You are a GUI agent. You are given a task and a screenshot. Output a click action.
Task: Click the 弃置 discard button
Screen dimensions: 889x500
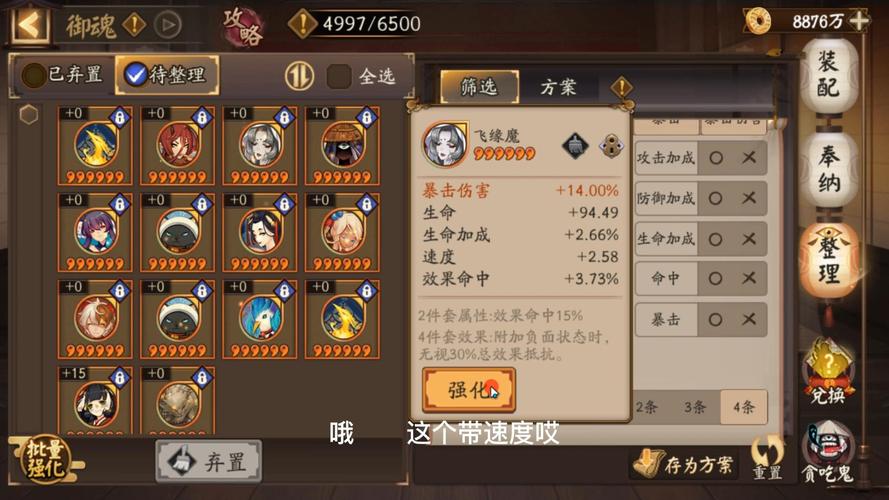[208, 462]
